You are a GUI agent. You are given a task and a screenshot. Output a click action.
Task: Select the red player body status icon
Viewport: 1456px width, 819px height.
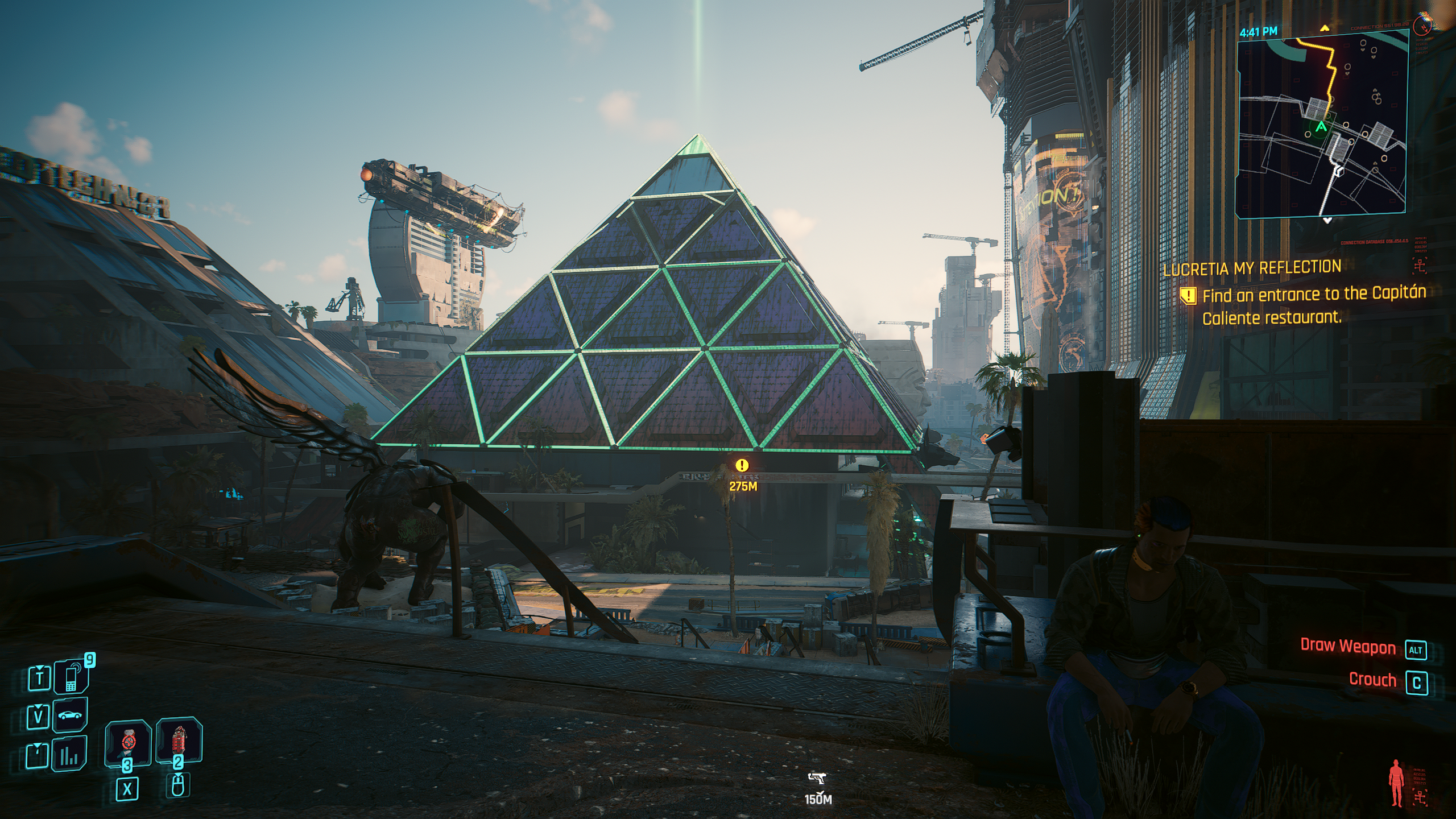pos(1396,784)
